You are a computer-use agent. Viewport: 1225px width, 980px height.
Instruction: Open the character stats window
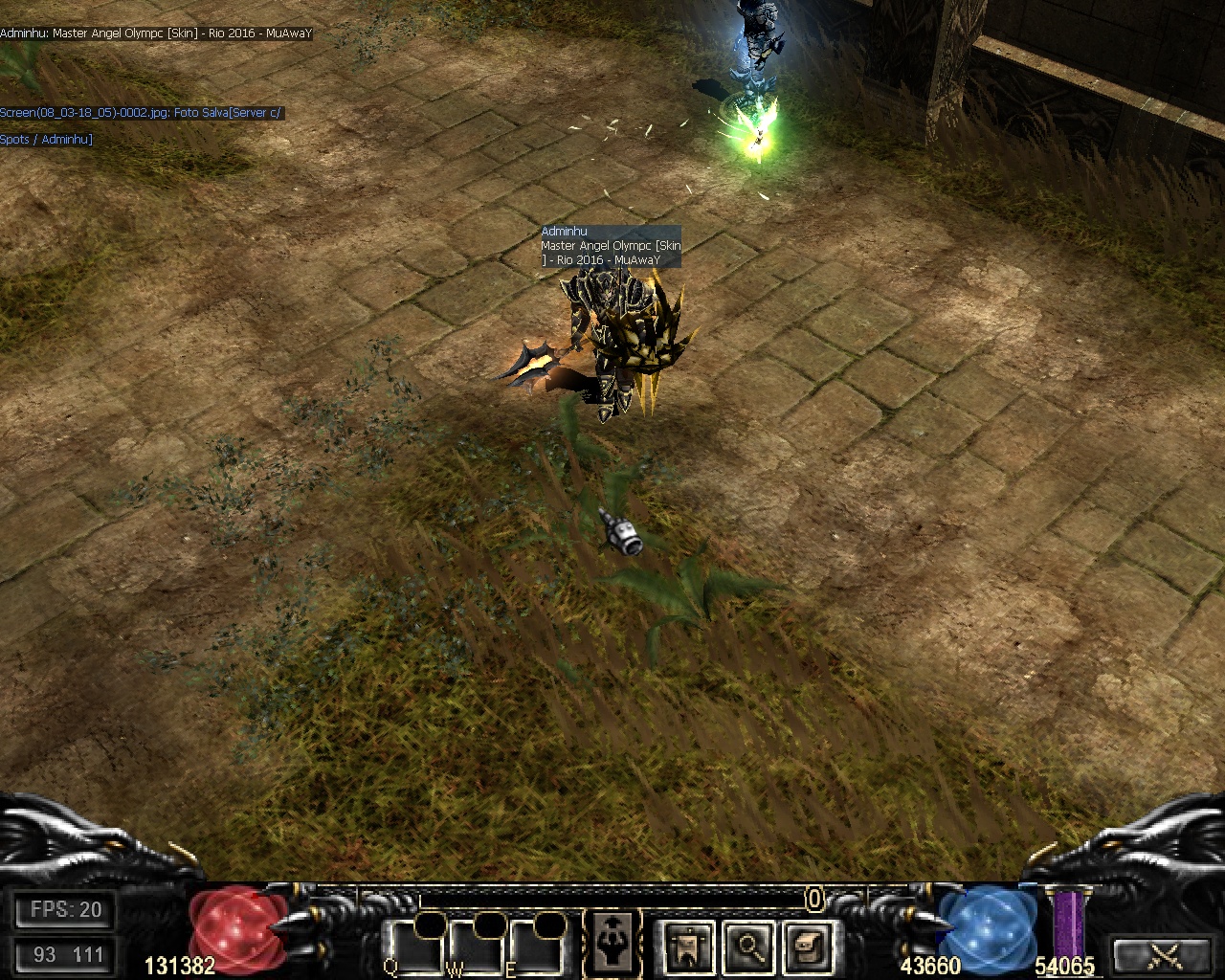pyautogui.click(x=613, y=944)
